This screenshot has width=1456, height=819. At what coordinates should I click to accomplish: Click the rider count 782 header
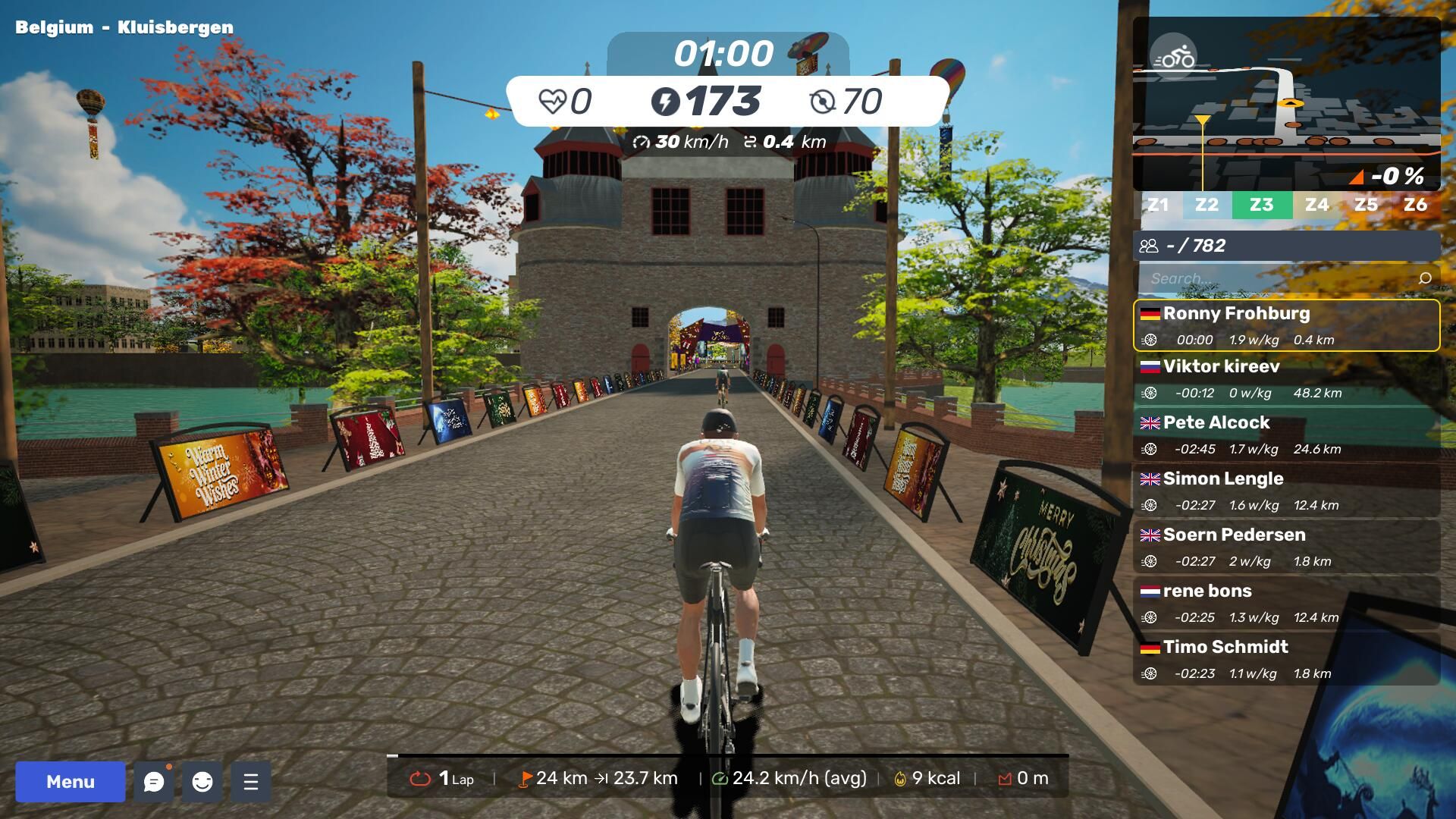1286,246
